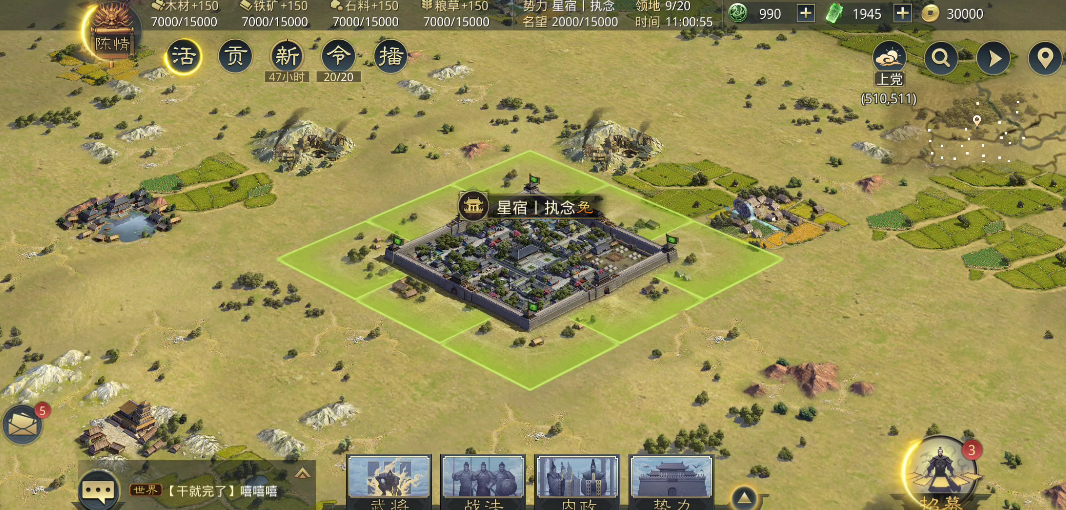
Task: Add green ticket currency with plus button
Action: pos(902,13)
